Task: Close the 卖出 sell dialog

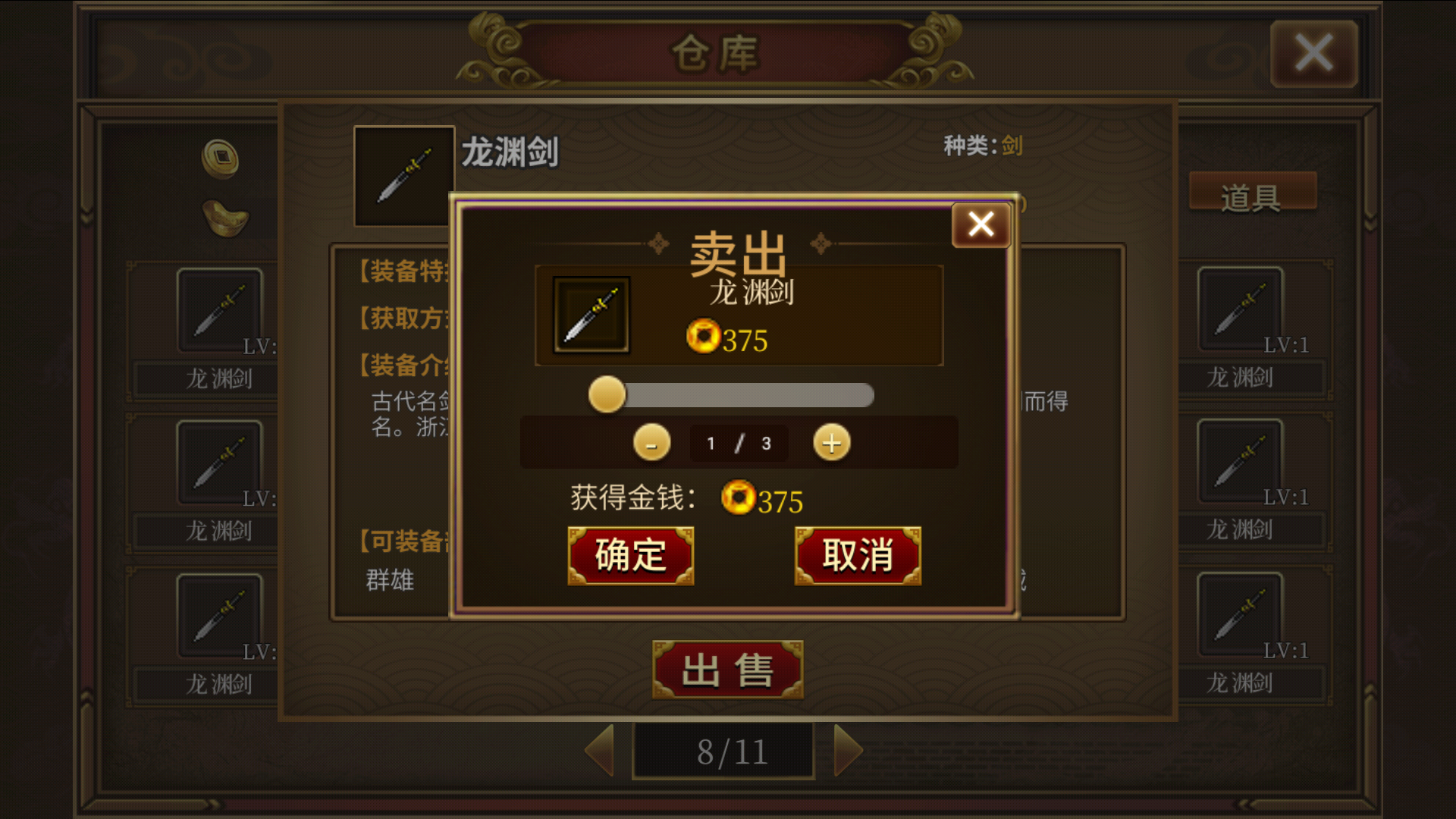Action: [981, 224]
